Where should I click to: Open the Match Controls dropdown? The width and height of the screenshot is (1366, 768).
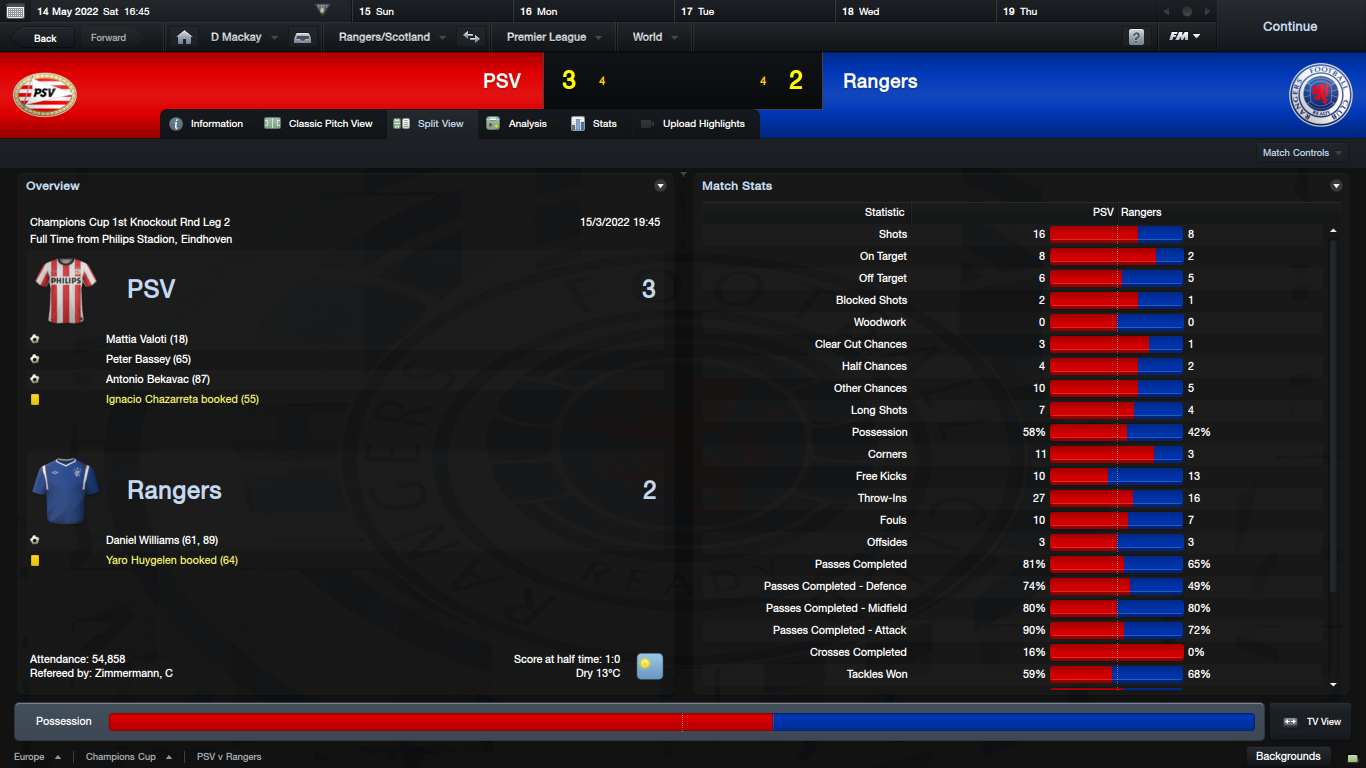pos(1302,153)
